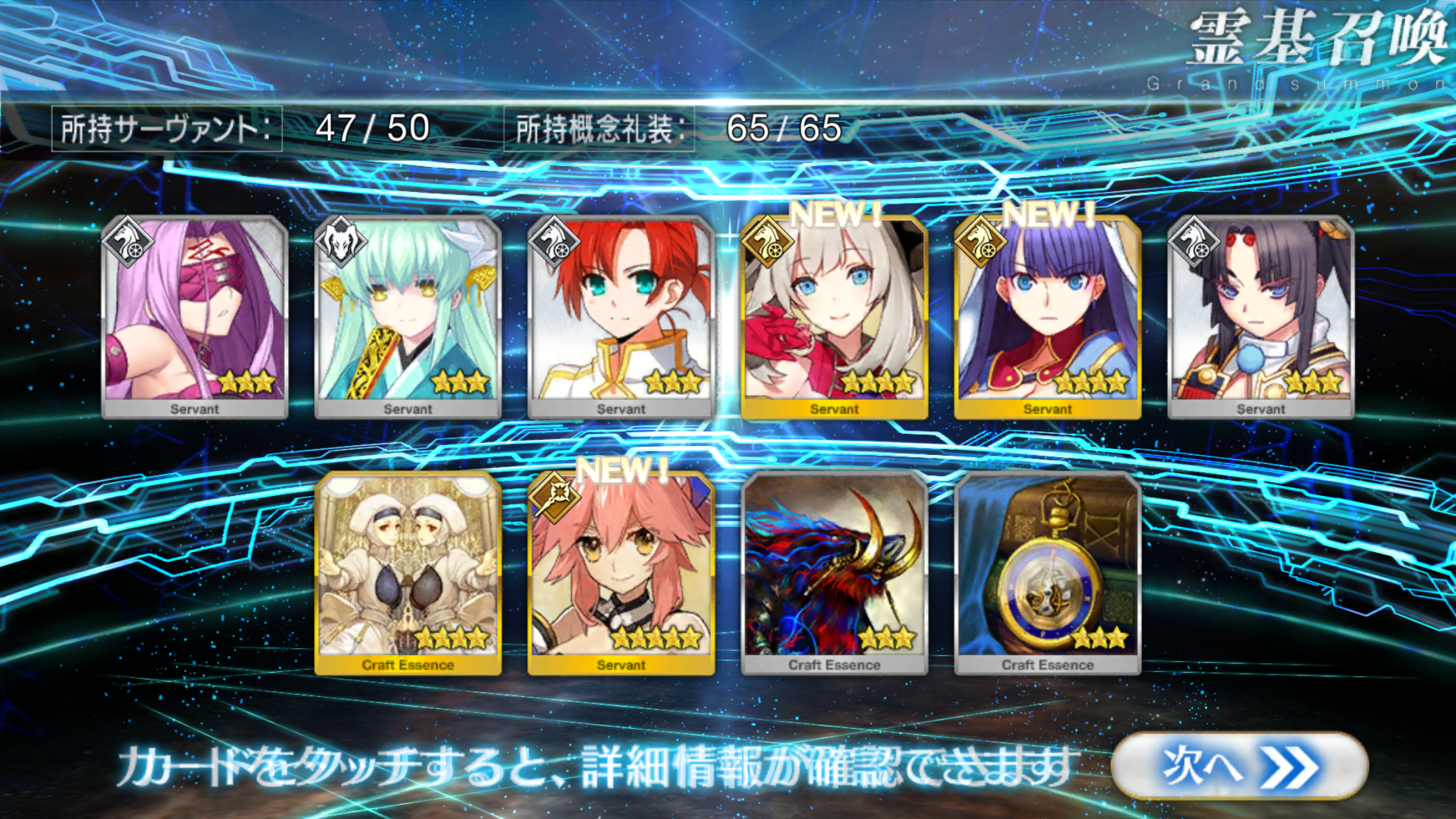The height and width of the screenshot is (819, 1456).
Task: Open the green-haired horned Servant card
Action: click(408, 317)
